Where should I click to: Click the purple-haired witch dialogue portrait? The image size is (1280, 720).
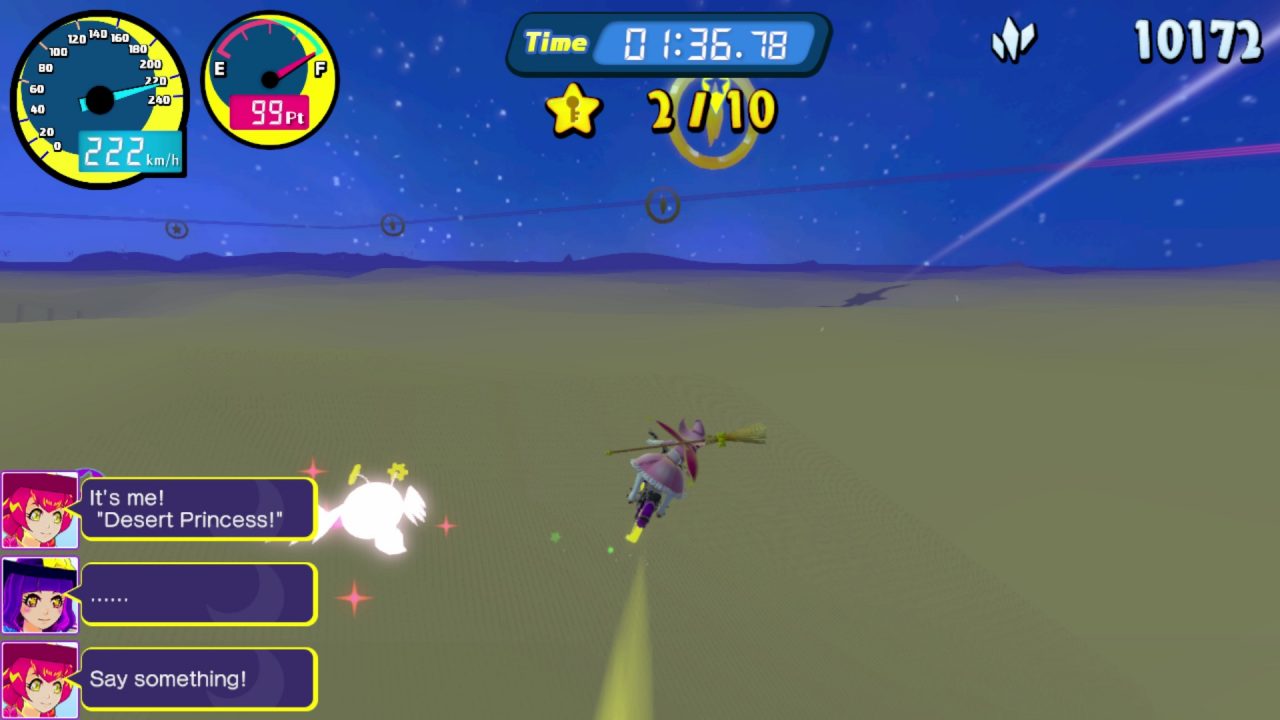coord(40,595)
